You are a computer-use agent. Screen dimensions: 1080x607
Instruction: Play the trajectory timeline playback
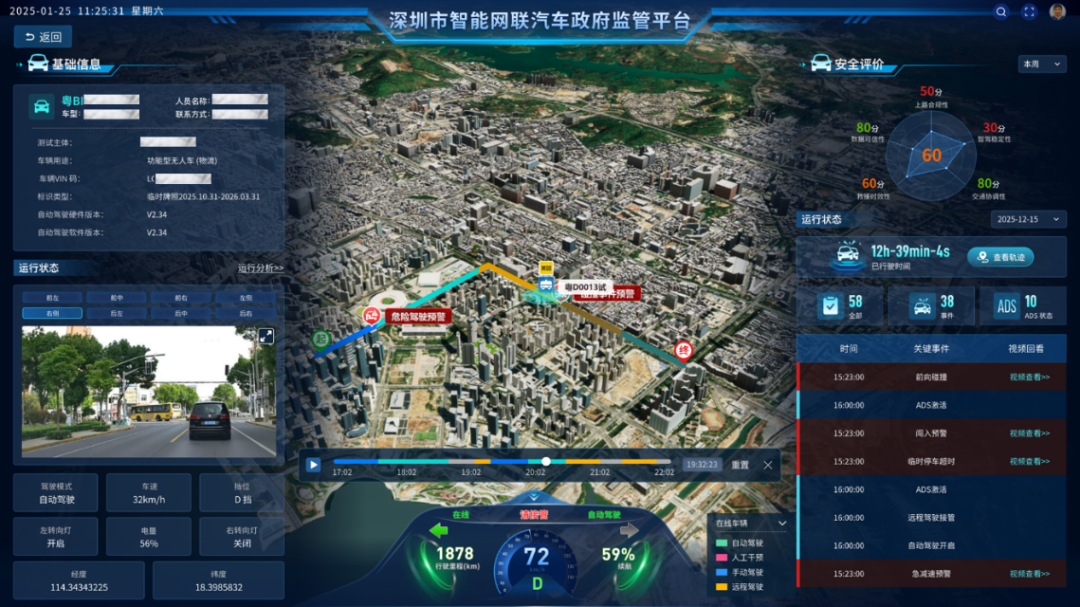[x=313, y=464]
